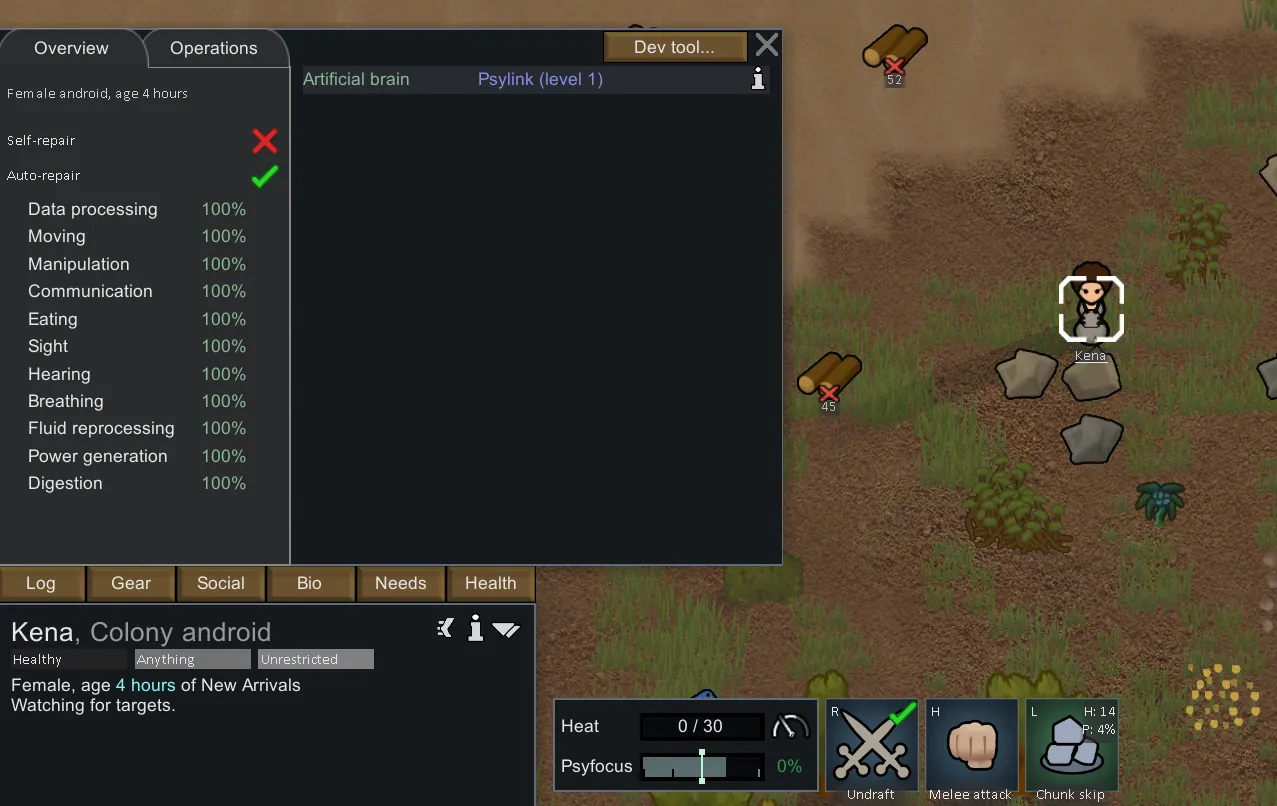Open Kena's info card icon
Screen dimensions: 1277x806
point(476,629)
